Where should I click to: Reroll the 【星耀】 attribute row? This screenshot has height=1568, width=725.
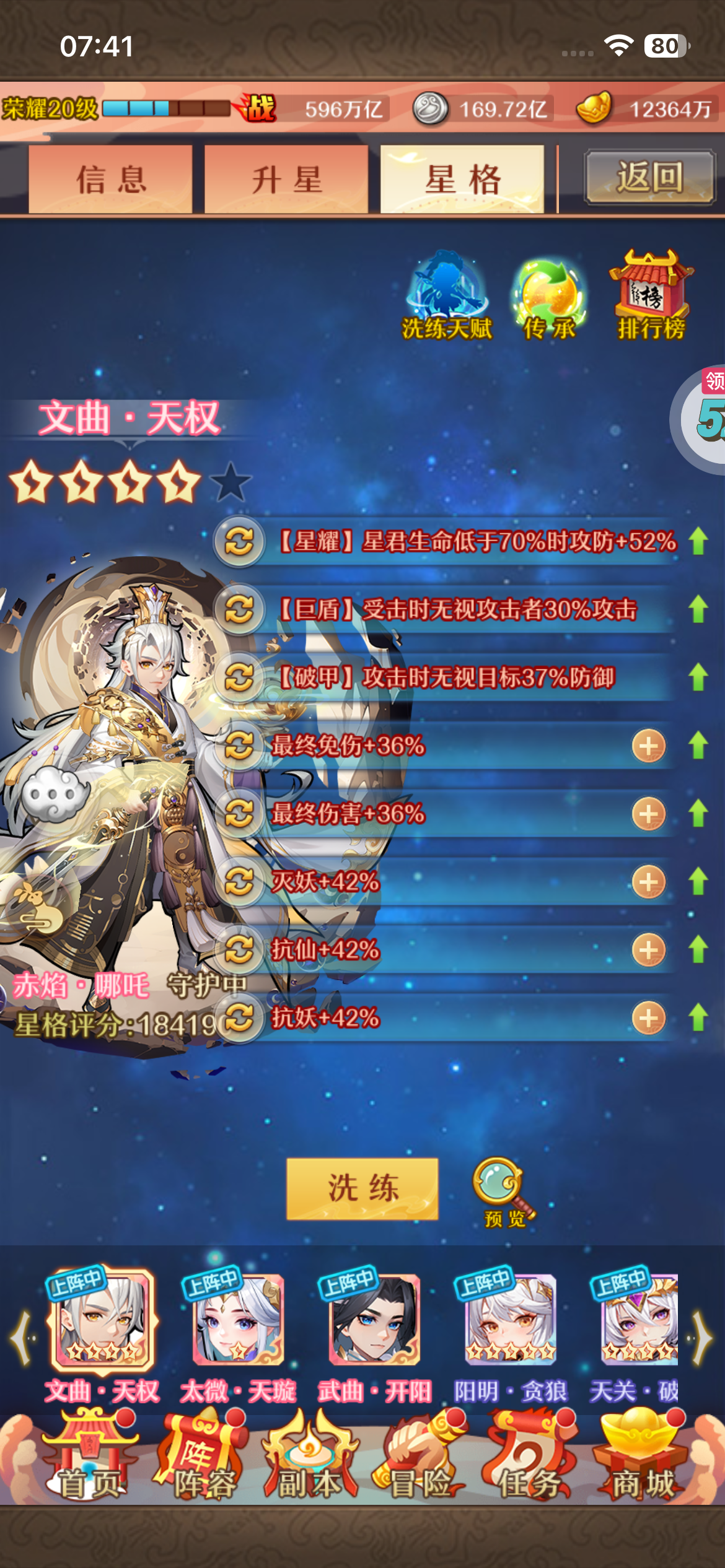point(239,542)
